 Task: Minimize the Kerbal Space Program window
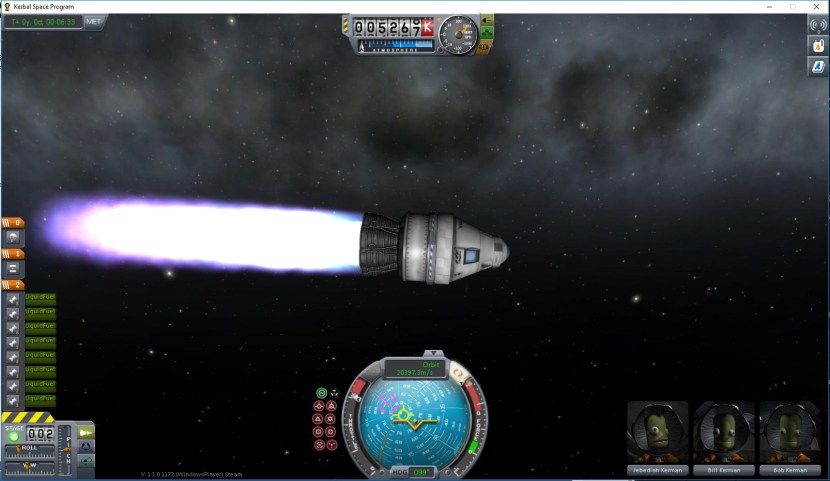[x=768, y=6]
